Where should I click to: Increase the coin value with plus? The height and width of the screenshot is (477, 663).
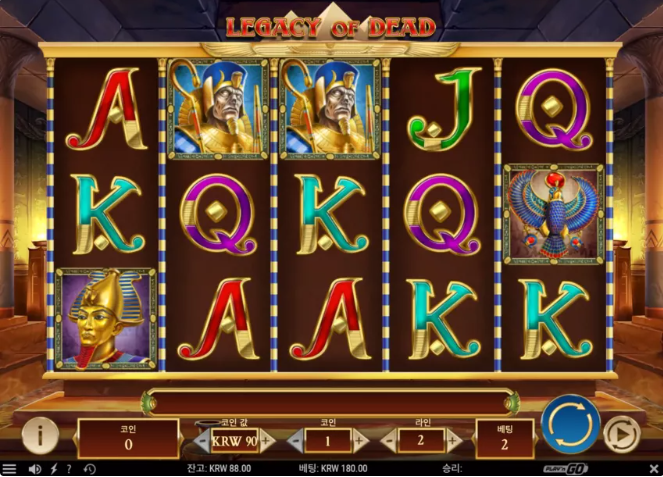(266, 439)
